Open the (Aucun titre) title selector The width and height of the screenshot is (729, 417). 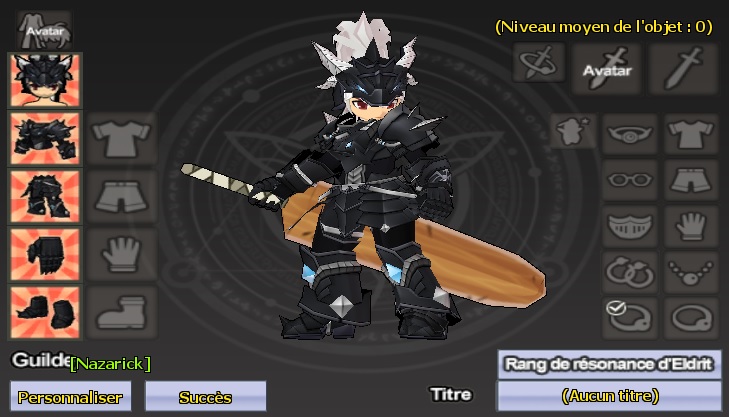click(608, 396)
